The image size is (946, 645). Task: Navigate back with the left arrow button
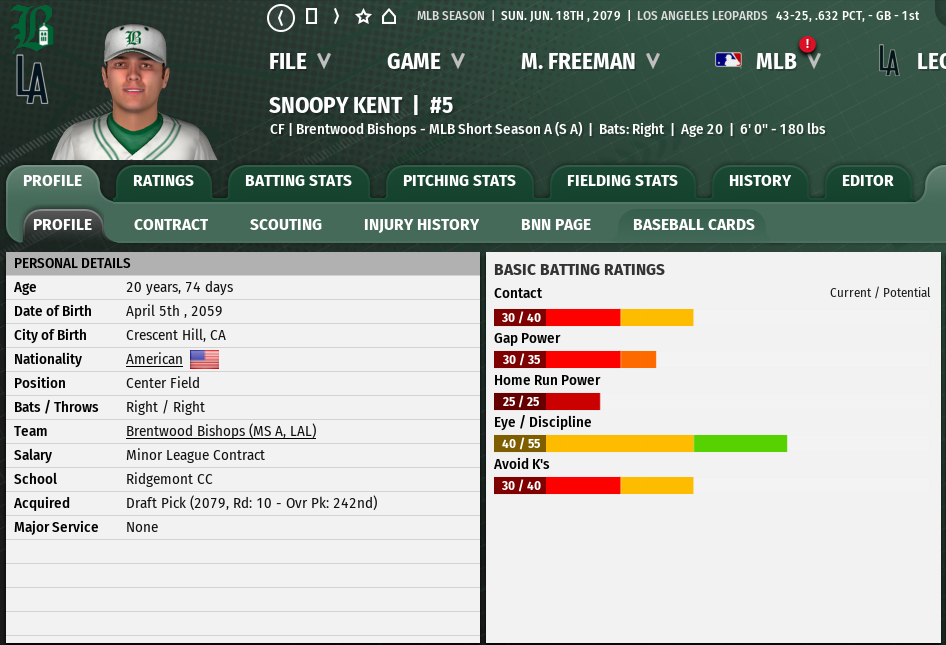pos(281,17)
